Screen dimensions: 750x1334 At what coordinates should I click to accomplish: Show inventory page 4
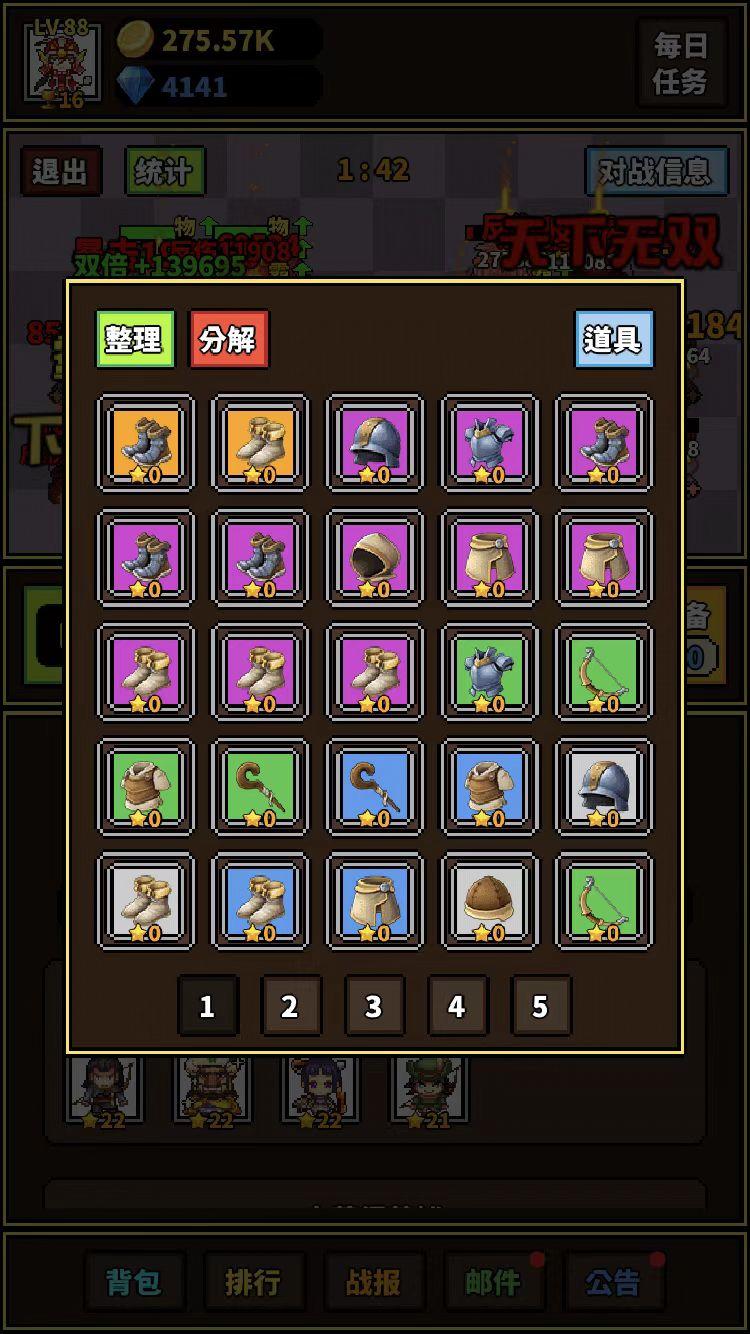tap(457, 1005)
